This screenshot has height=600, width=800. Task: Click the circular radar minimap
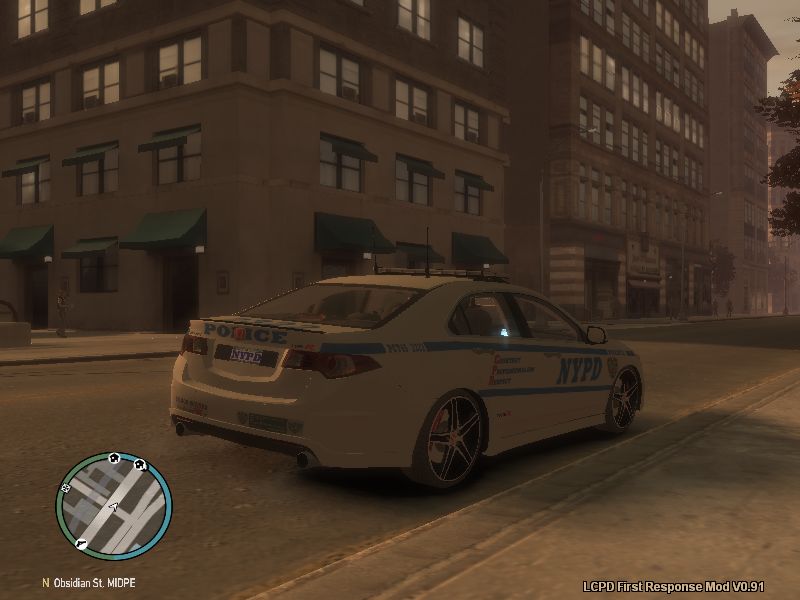click(x=113, y=506)
